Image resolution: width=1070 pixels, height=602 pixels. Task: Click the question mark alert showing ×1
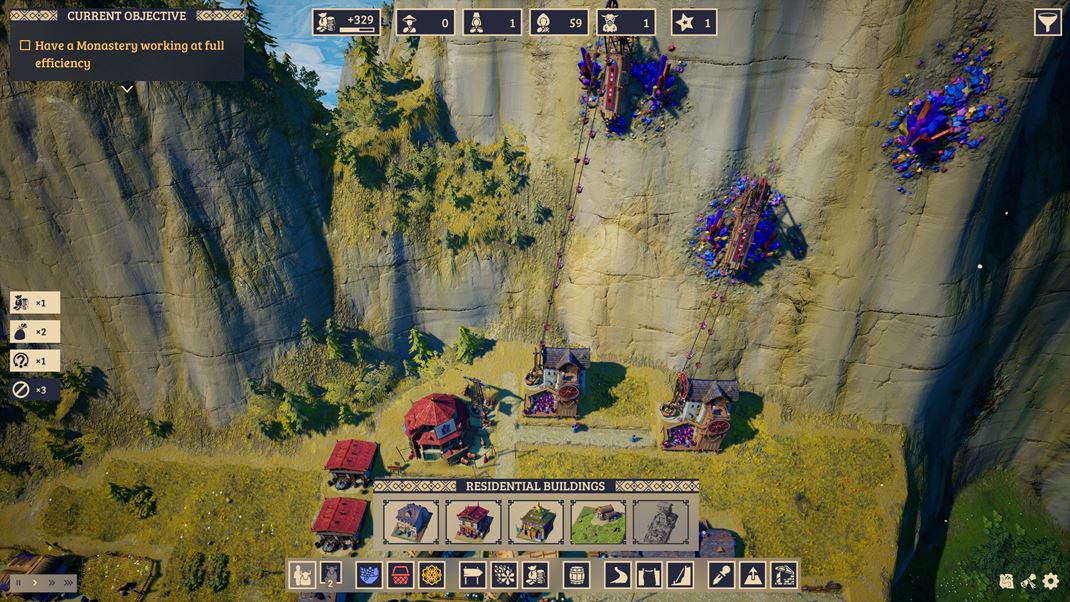(33, 361)
